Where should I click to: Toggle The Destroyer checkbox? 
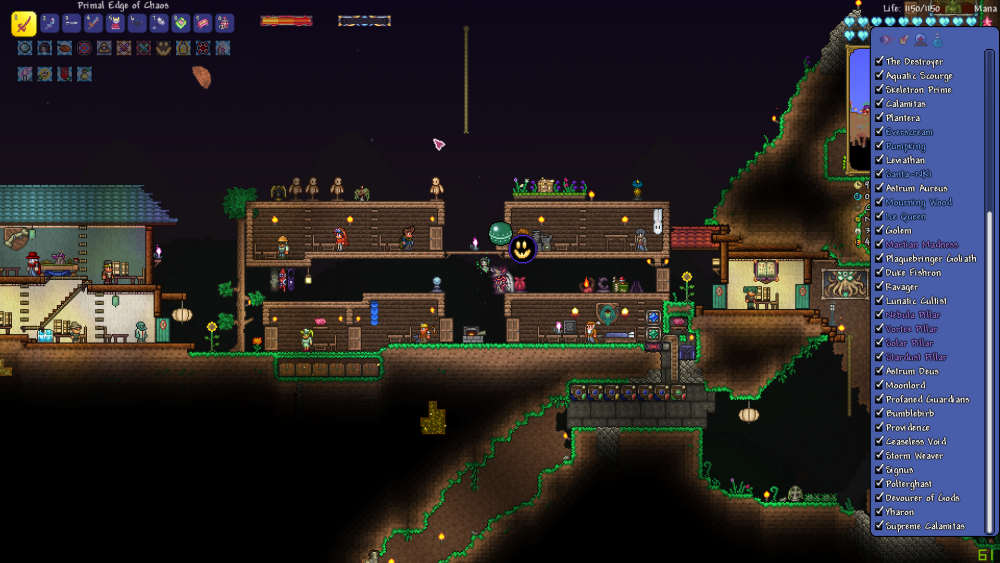click(879, 62)
